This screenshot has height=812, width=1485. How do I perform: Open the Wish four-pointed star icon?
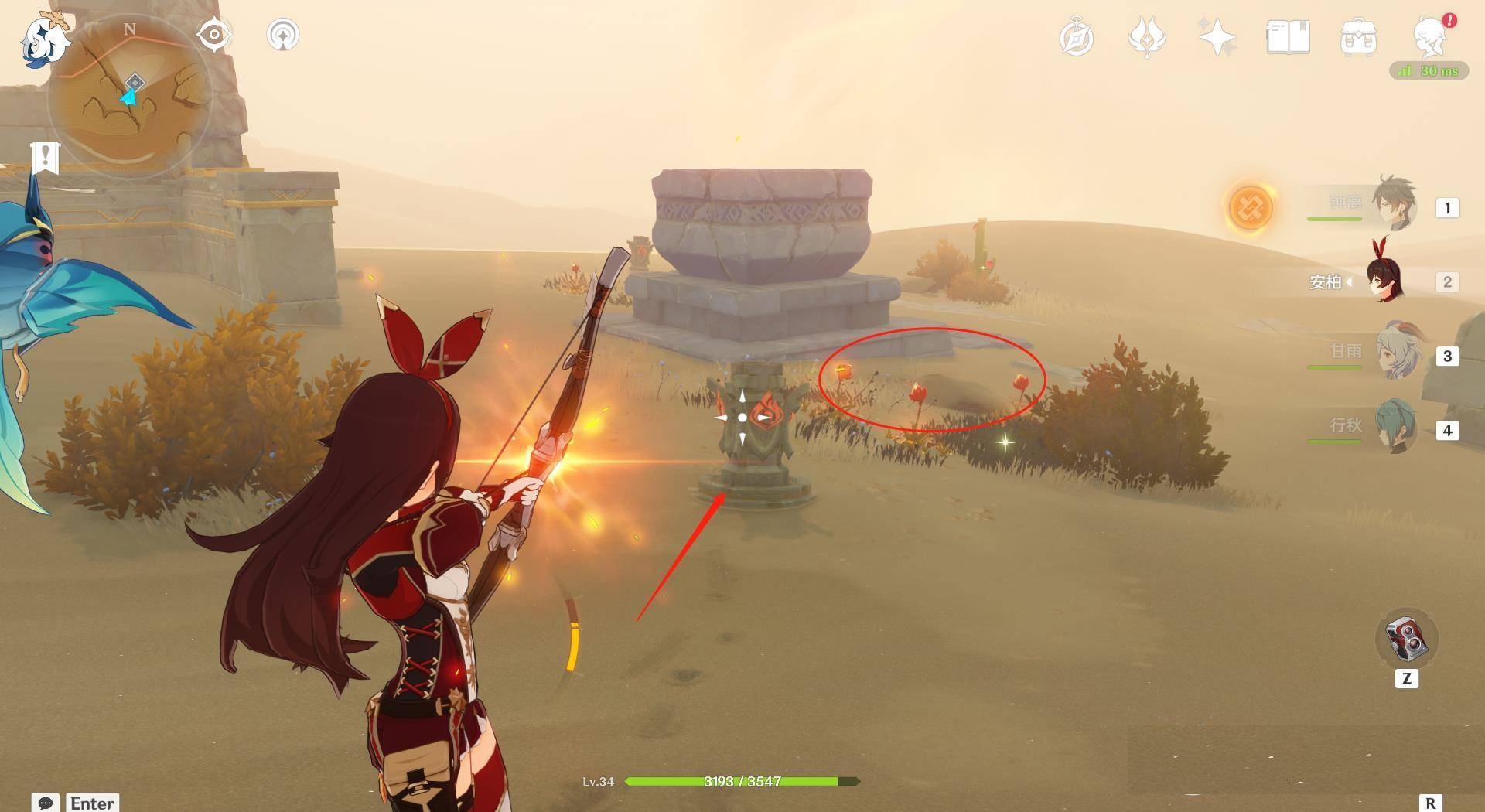[1217, 37]
